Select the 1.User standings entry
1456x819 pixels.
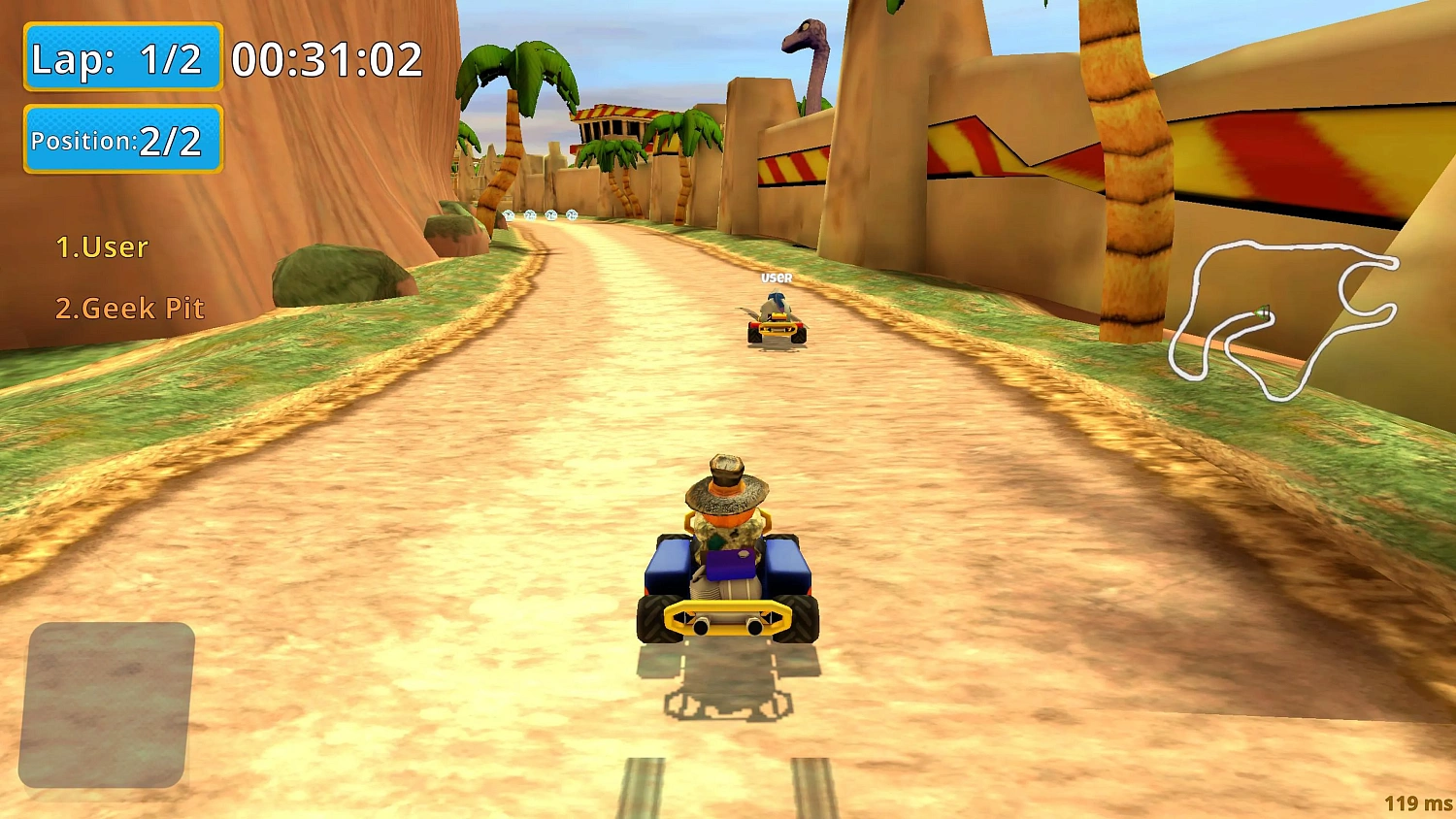tap(101, 247)
